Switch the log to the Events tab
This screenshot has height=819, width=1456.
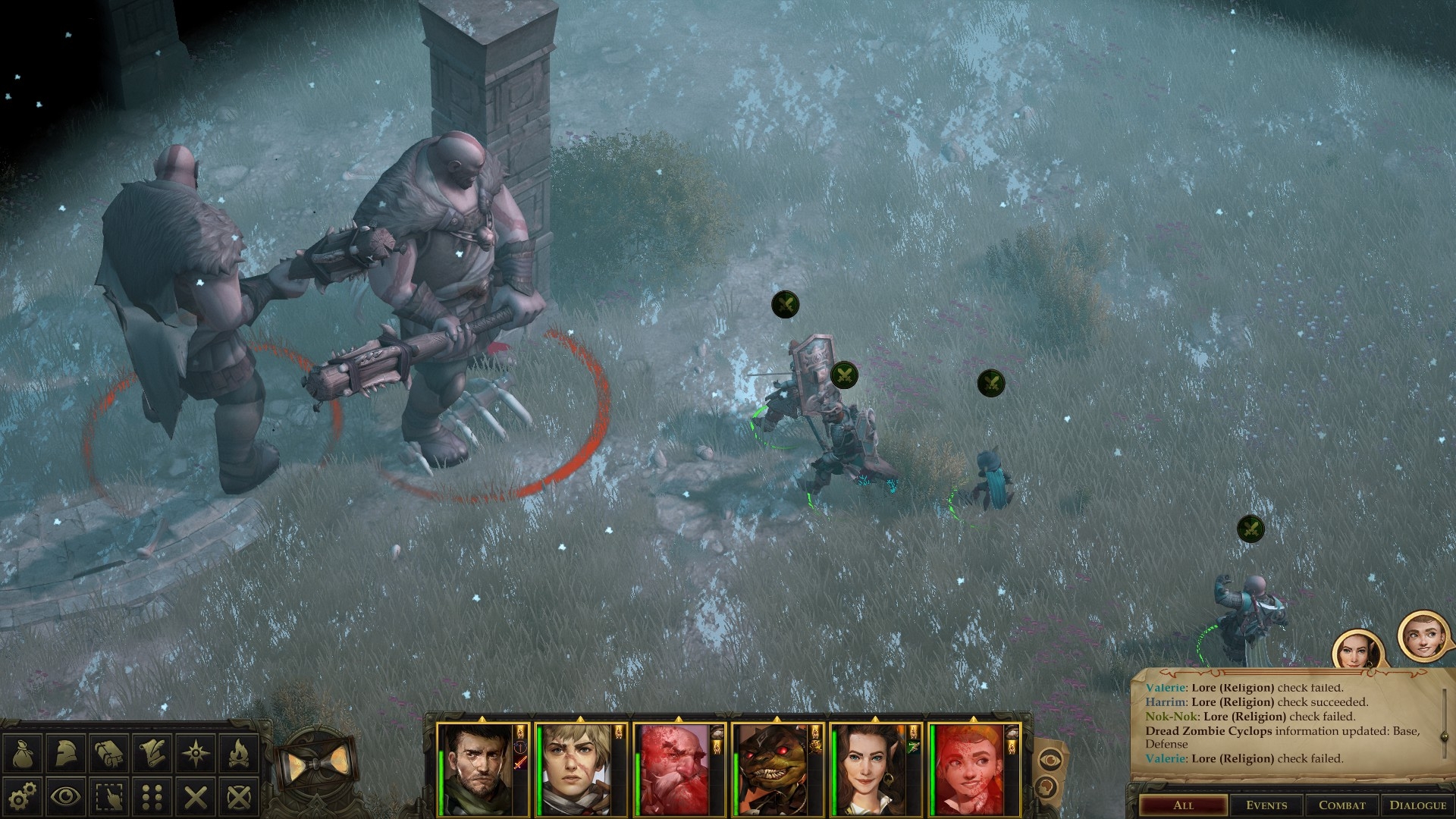coord(1266,805)
